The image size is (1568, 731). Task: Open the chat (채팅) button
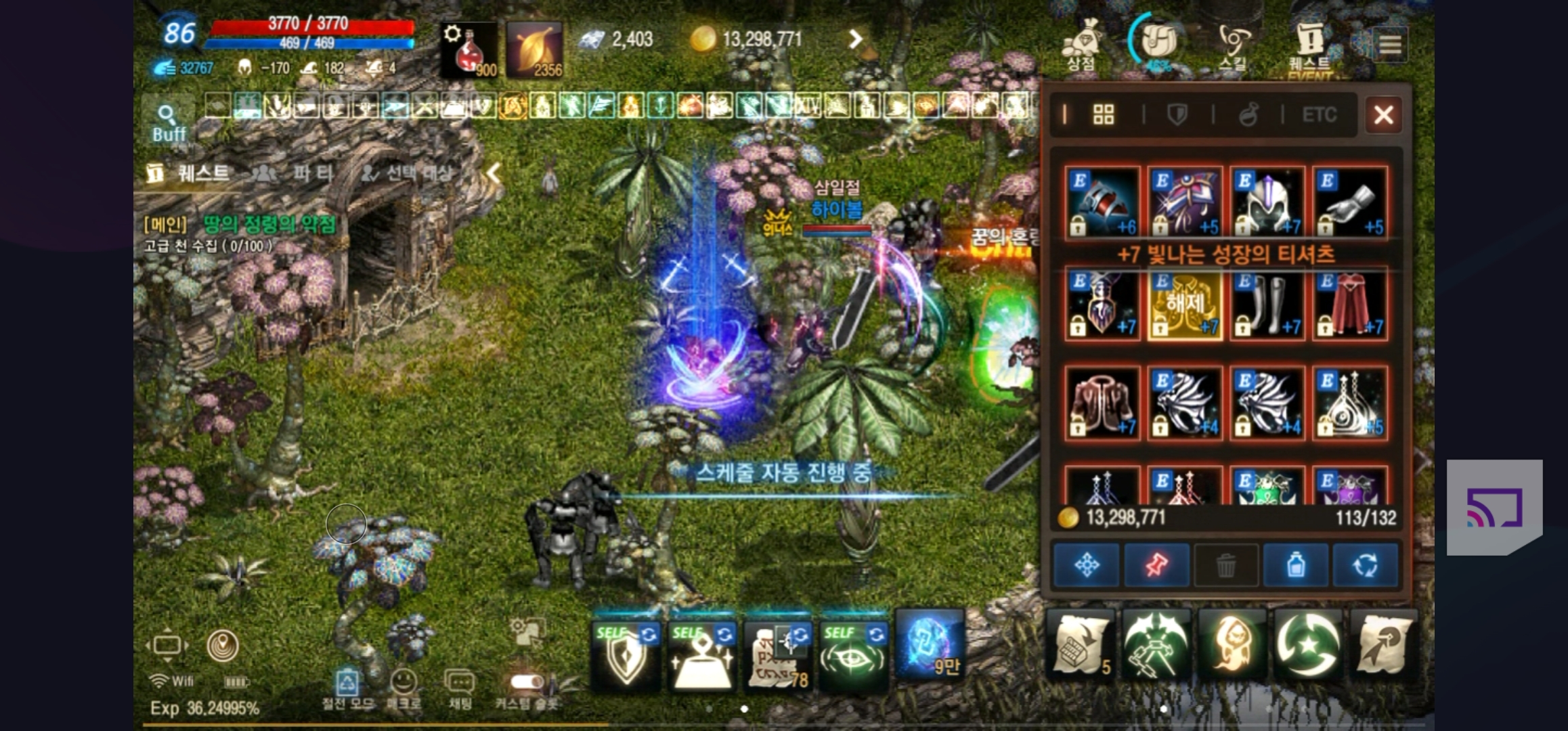click(x=460, y=687)
